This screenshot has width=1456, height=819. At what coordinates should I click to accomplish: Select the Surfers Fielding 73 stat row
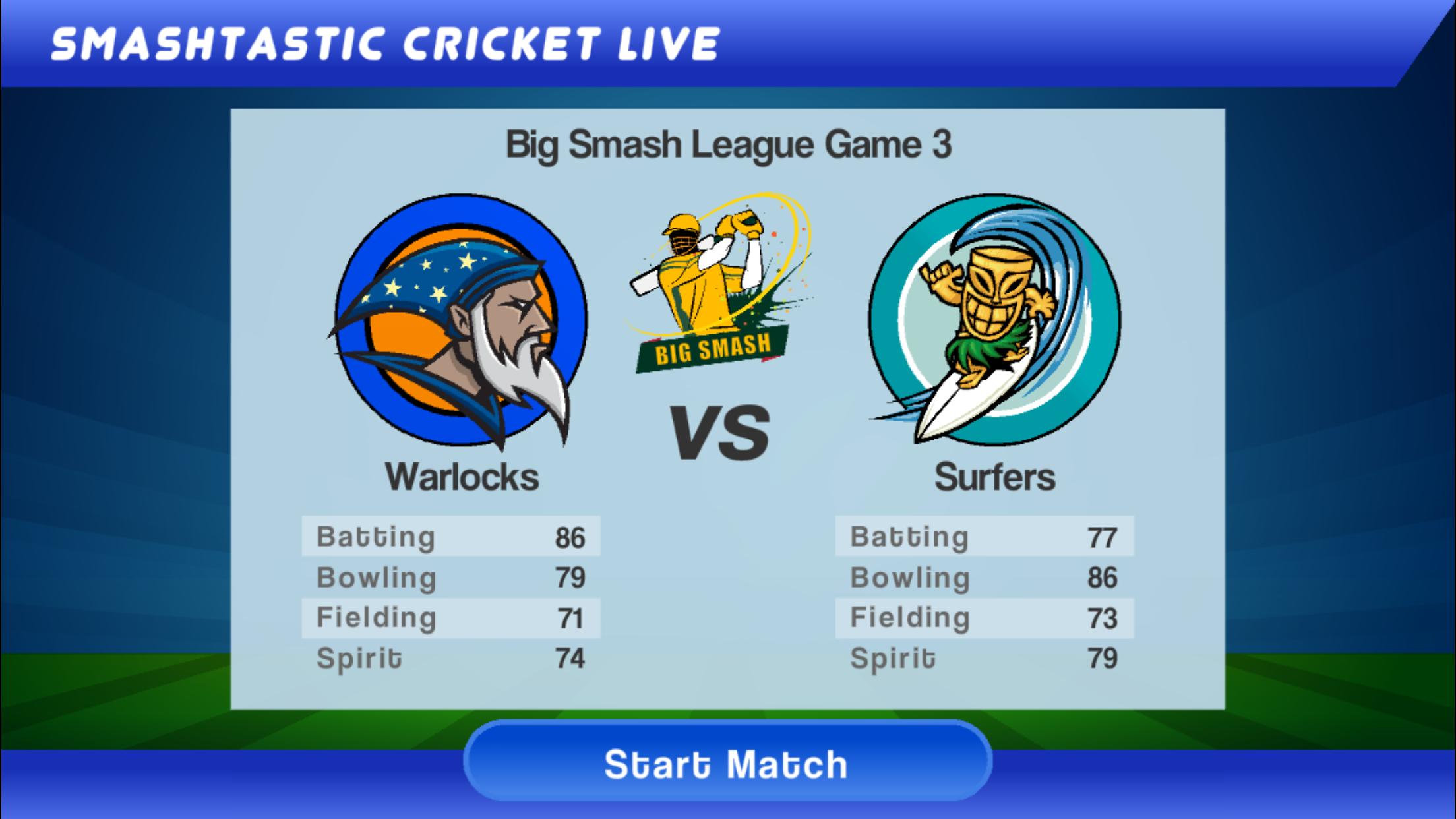983,618
